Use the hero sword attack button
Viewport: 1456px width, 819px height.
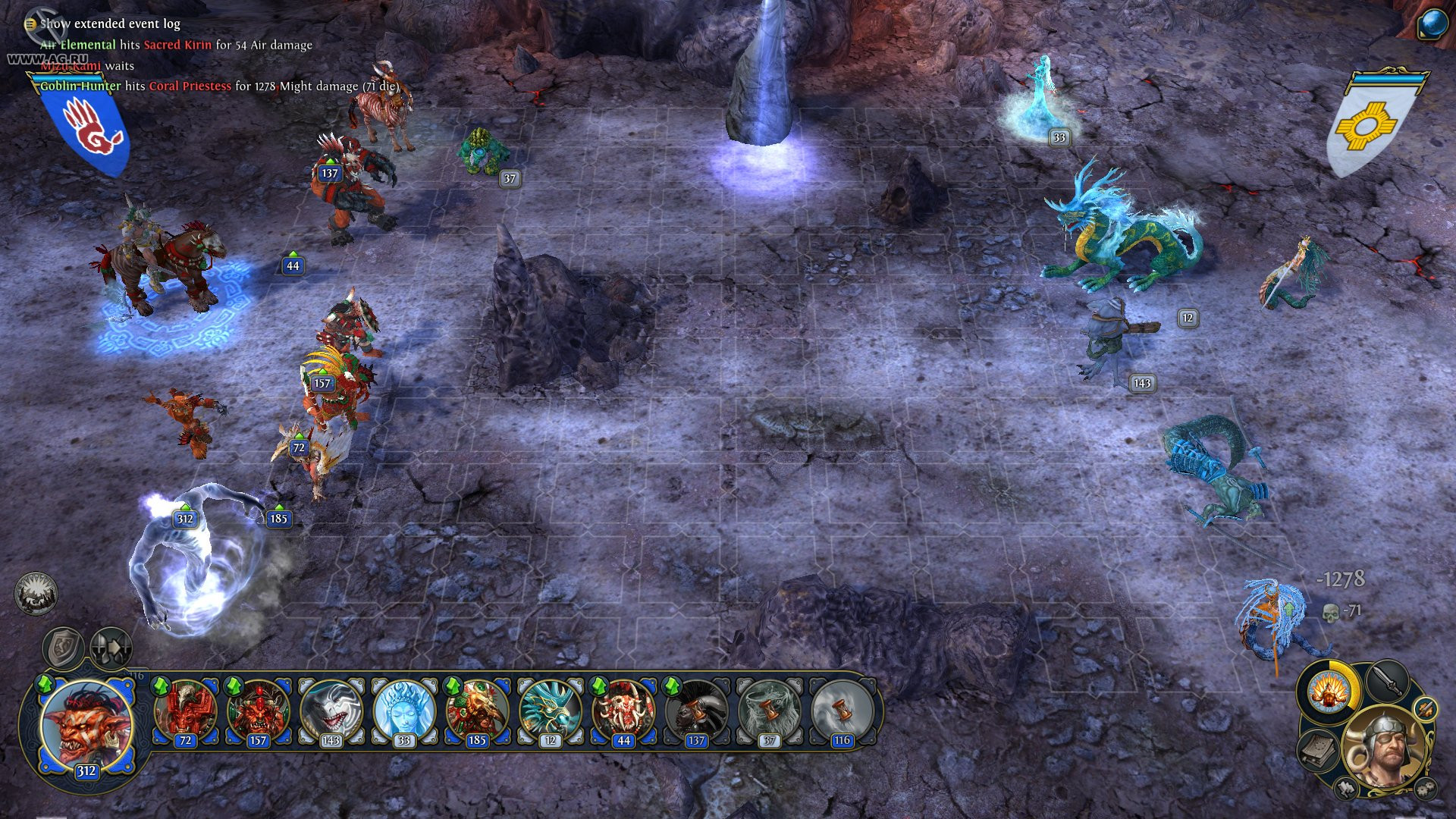(x=1387, y=680)
